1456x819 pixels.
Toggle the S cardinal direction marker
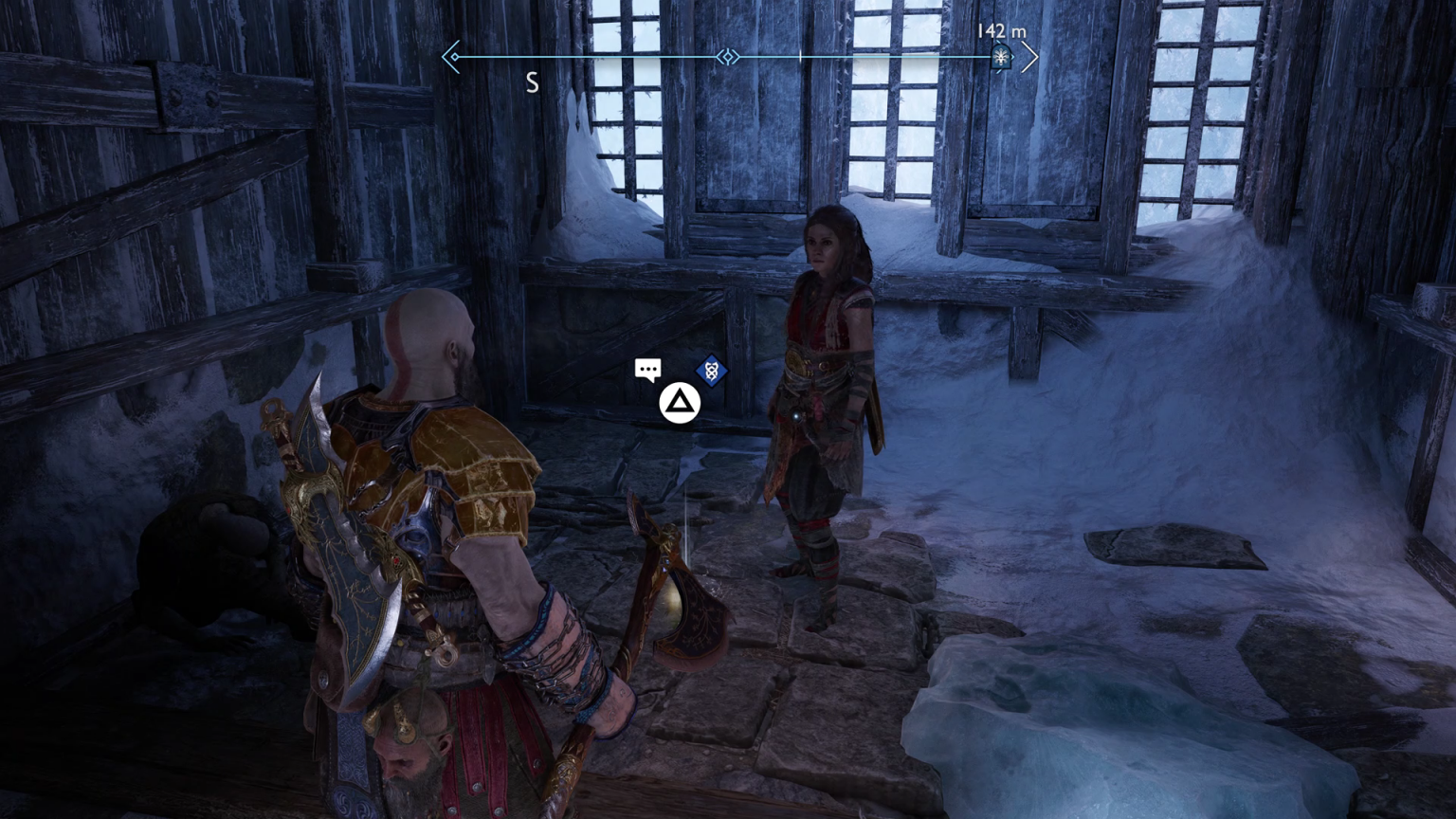point(532,83)
